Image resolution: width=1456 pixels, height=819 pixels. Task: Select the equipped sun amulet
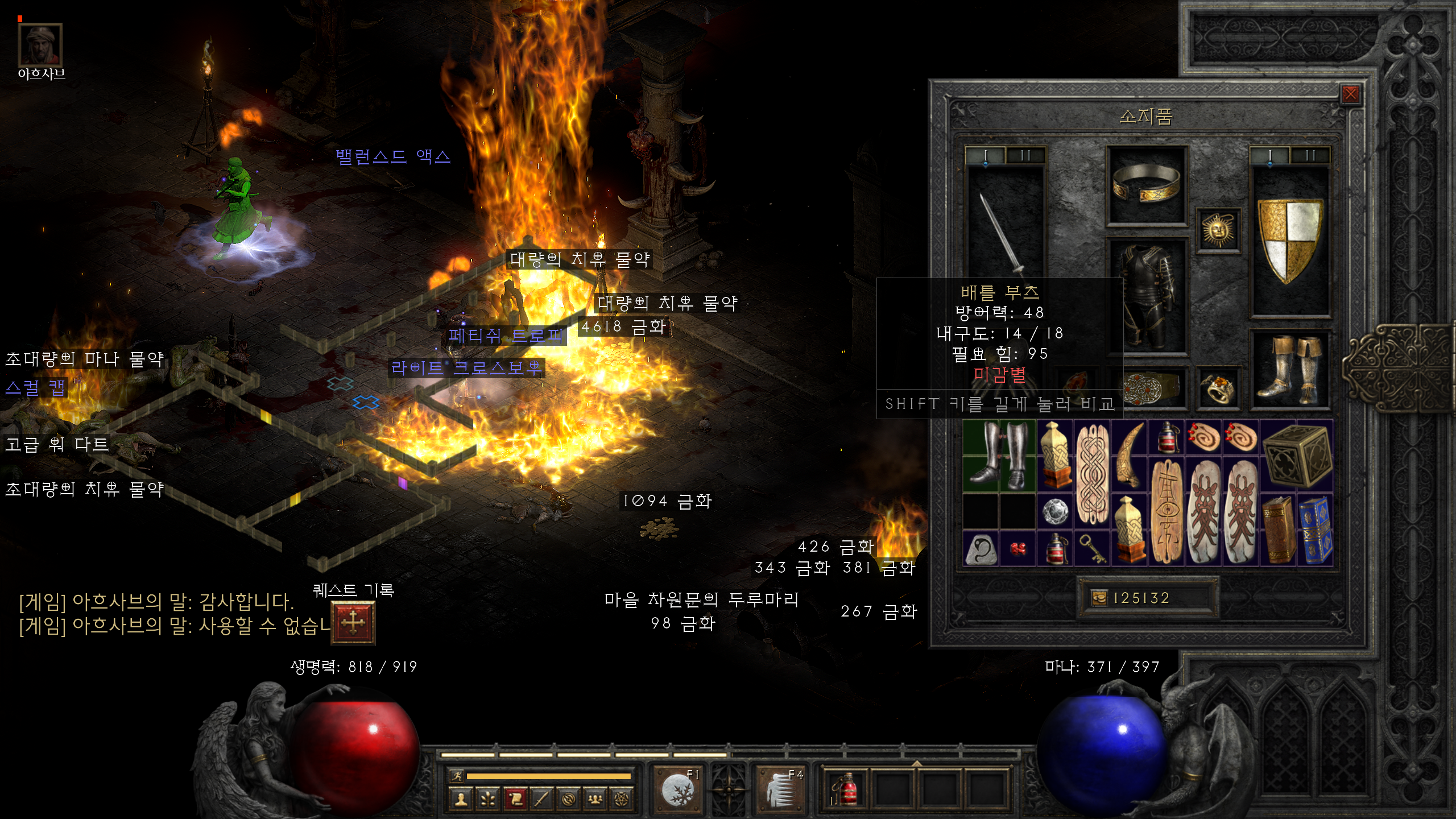1218,230
